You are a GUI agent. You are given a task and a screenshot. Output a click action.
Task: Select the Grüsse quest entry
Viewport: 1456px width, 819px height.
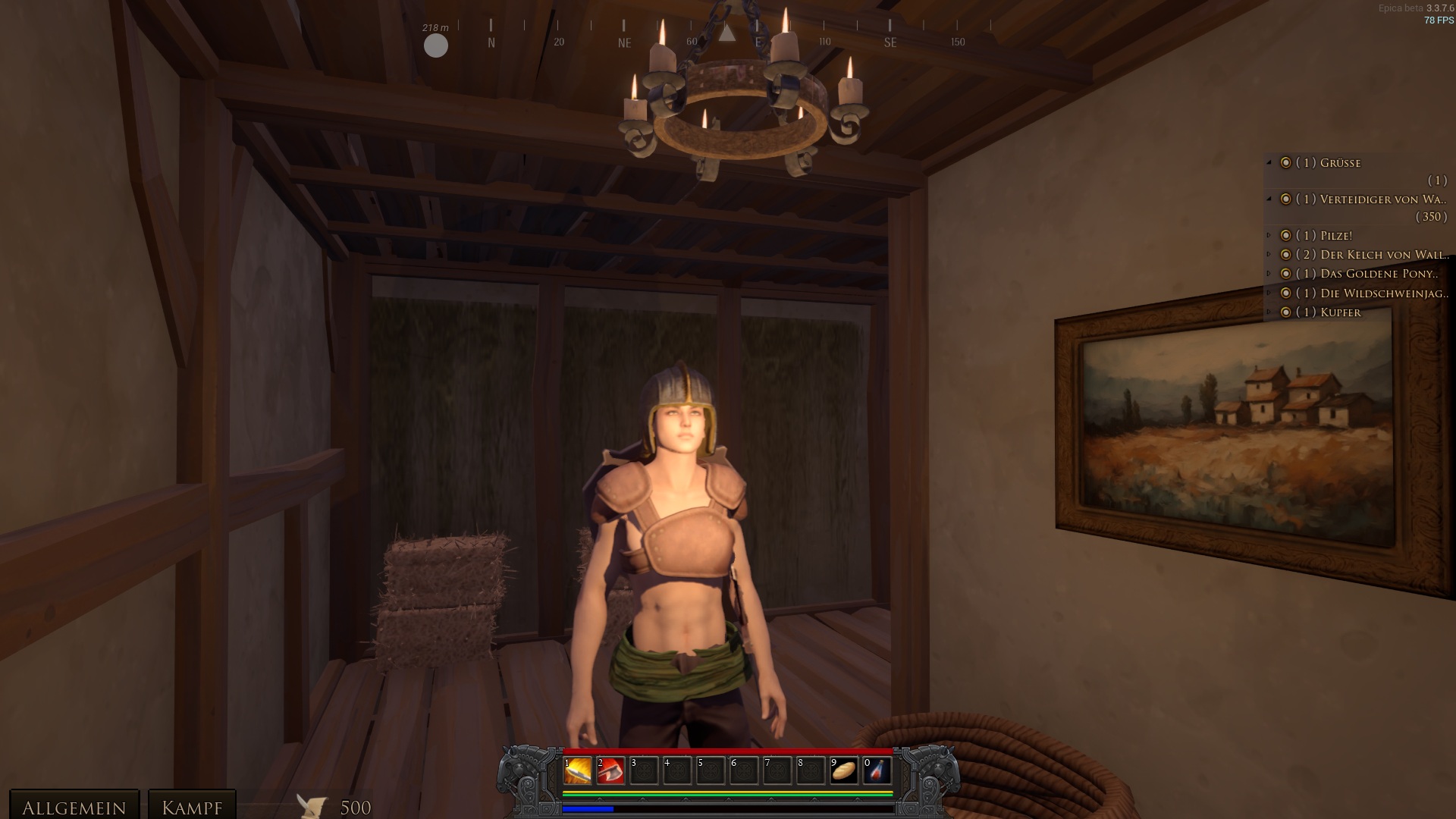pyautogui.click(x=1340, y=163)
